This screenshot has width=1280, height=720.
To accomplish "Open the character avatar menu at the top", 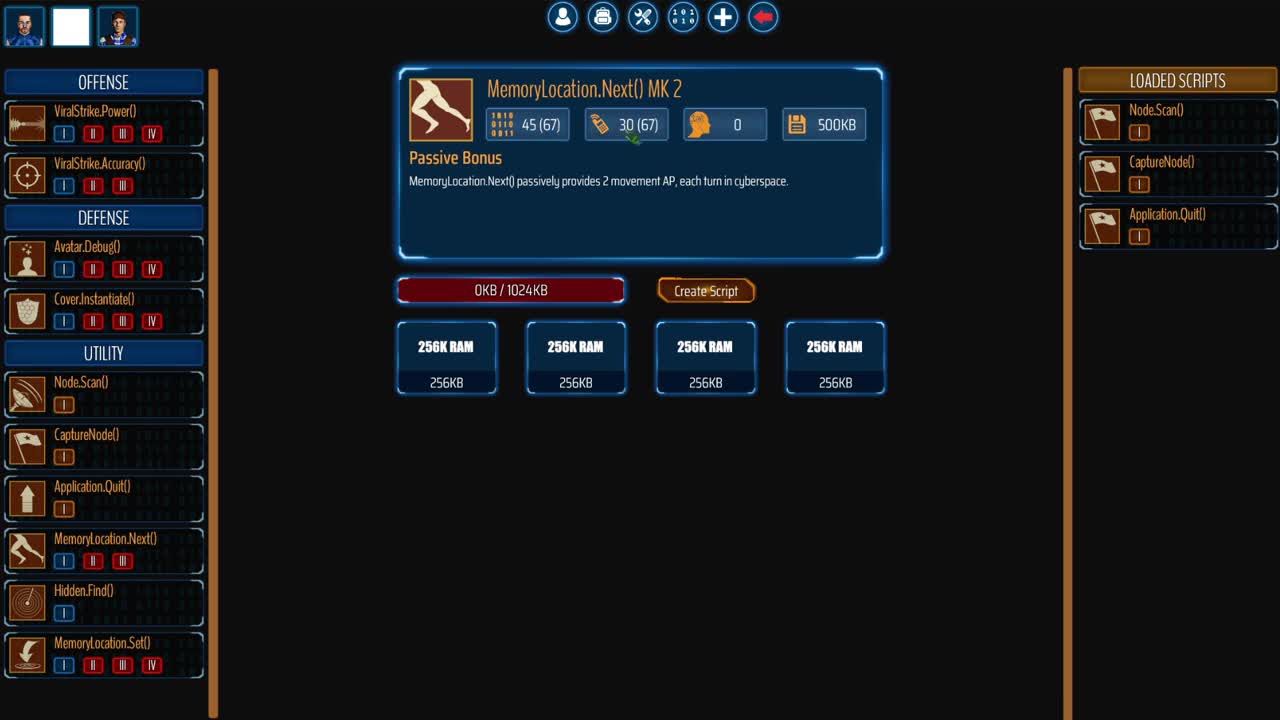I will point(562,17).
